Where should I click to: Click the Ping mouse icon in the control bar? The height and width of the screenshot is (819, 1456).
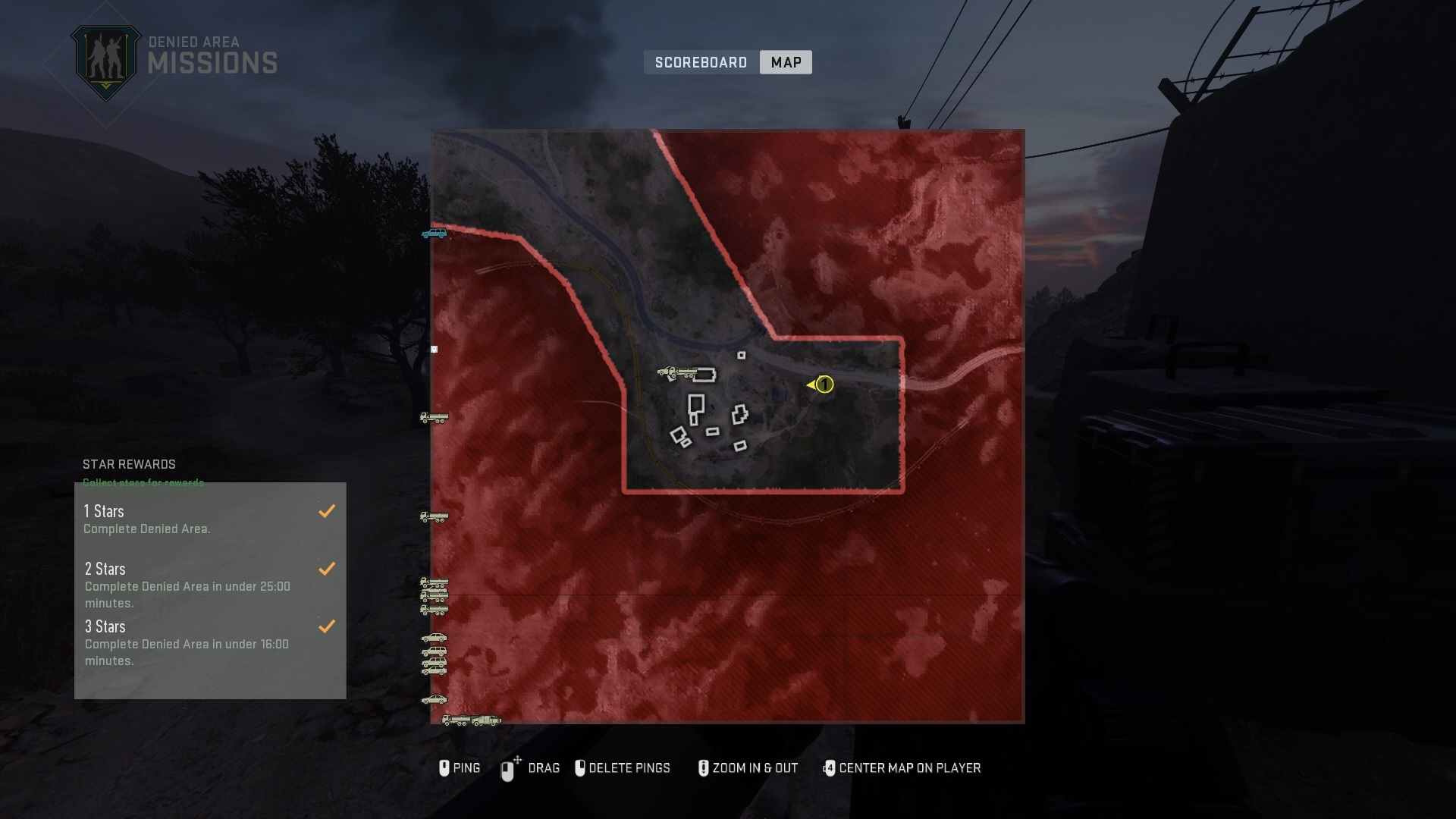[x=446, y=768]
